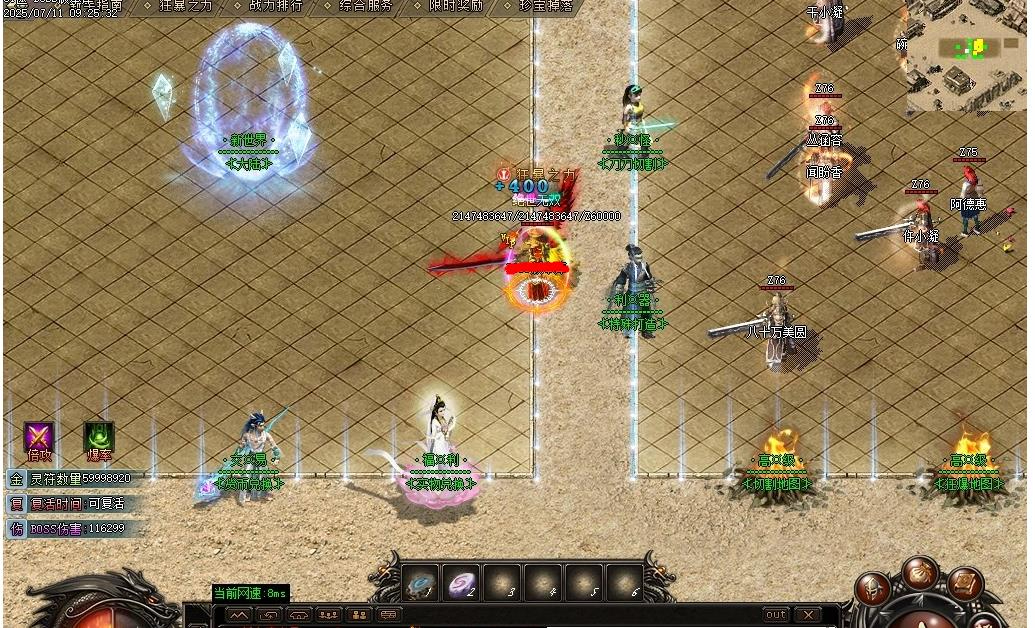Open the 综合服务 services tab
The image size is (1035, 628).
click(x=365, y=6)
